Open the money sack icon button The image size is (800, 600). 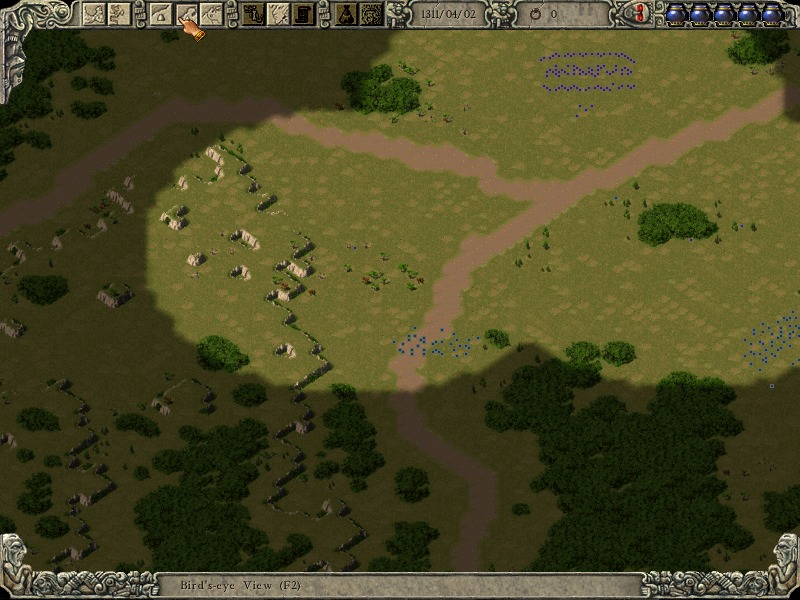(345, 13)
